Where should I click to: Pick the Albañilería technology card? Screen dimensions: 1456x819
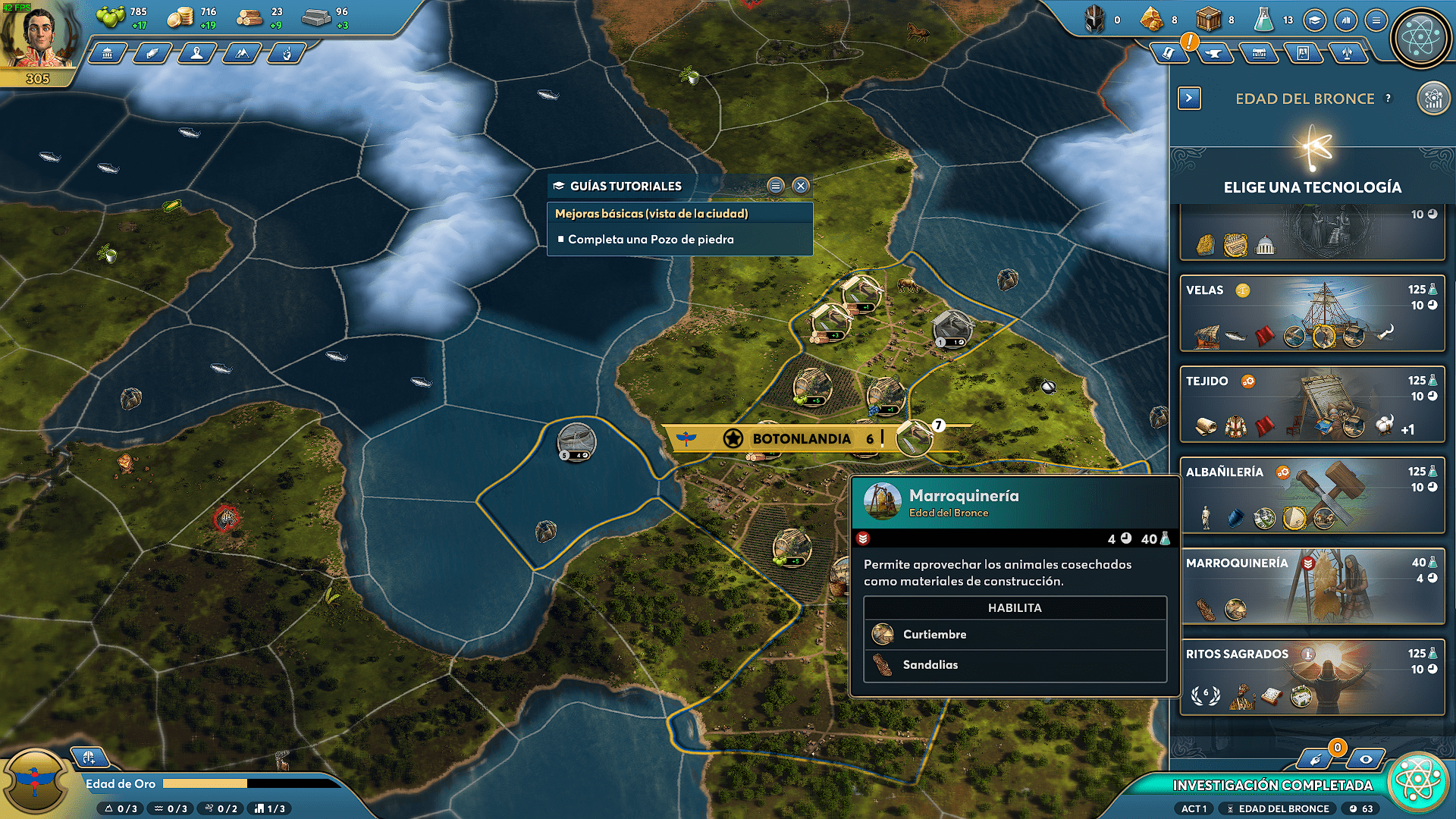pyautogui.click(x=1312, y=495)
